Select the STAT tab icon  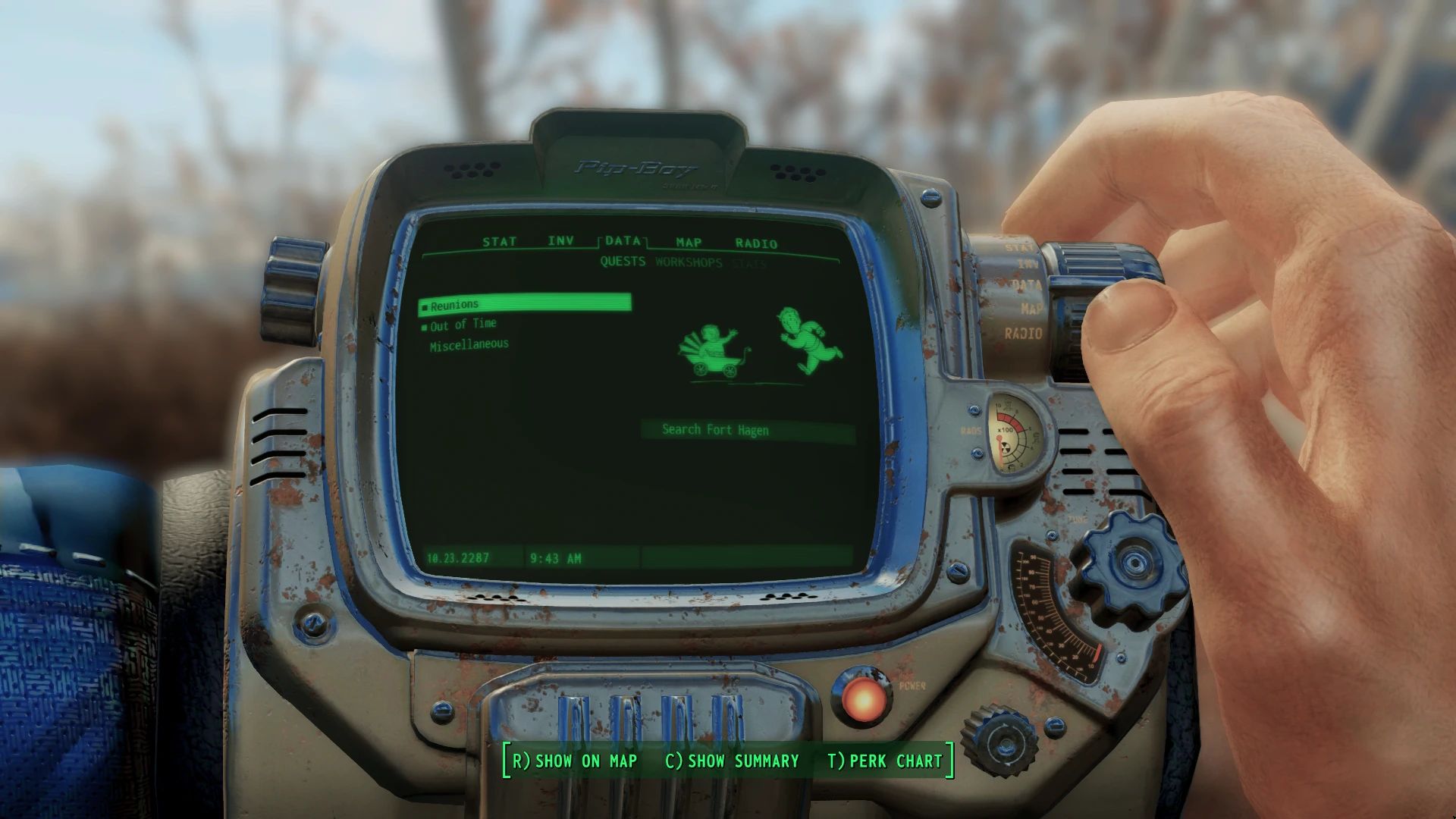coord(499,242)
